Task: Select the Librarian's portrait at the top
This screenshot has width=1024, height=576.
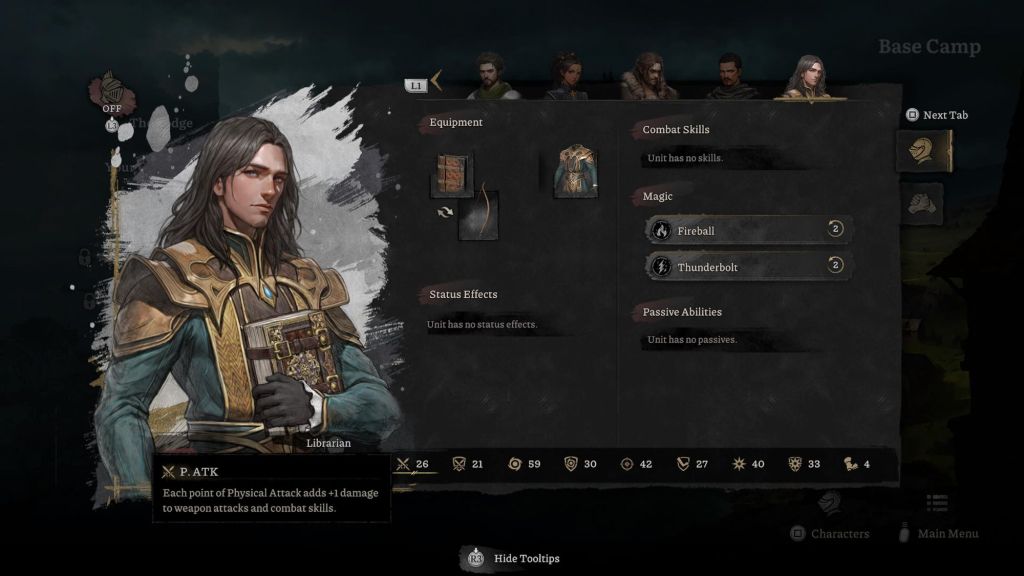Action: 808,78
